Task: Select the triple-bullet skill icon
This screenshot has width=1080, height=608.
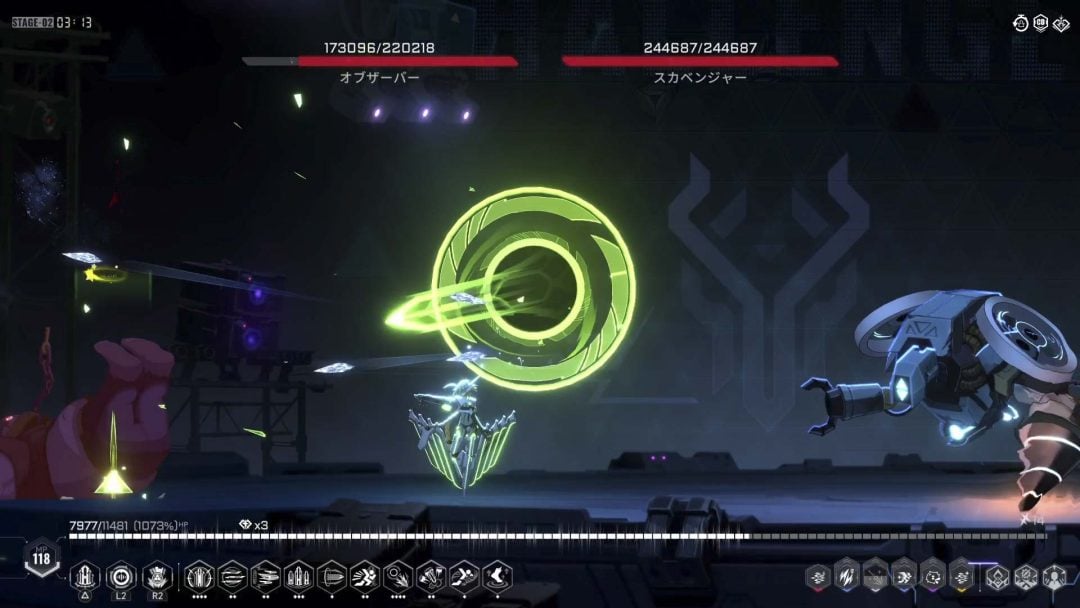Action: tap(298, 576)
